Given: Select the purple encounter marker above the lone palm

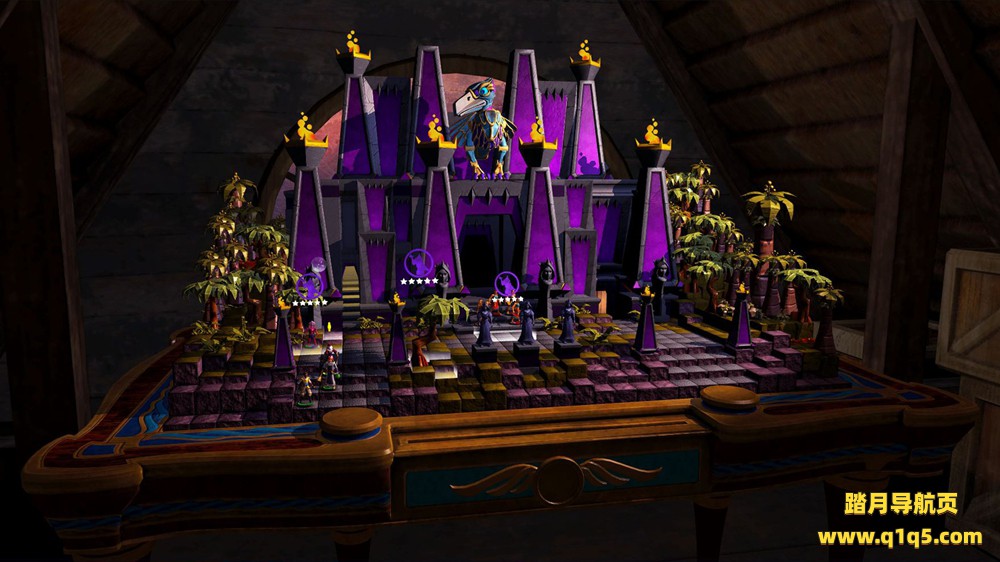Looking at the screenshot, I should tap(417, 264).
